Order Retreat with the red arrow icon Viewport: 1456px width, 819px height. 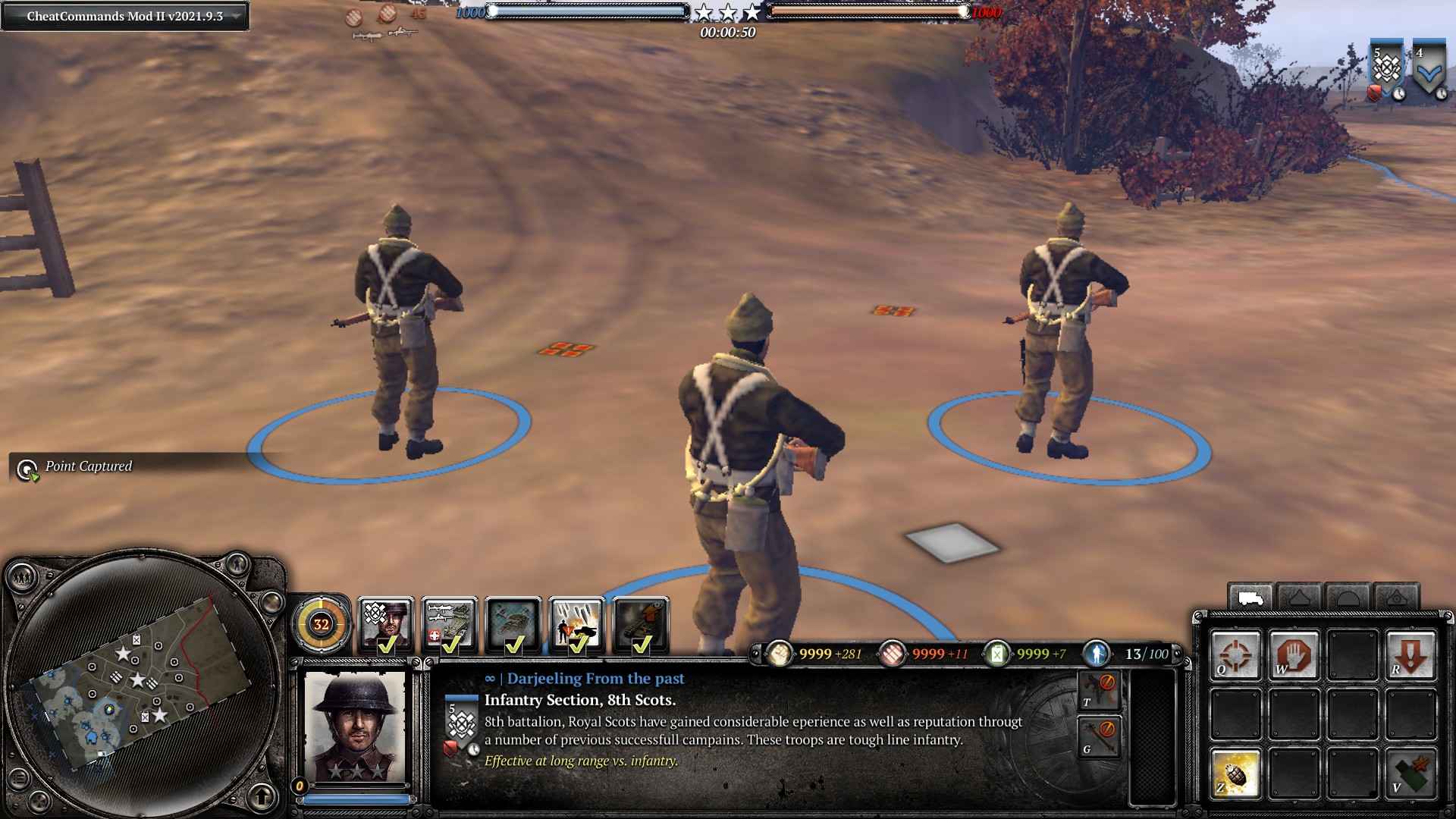pyautogui.click(x=1410, y=654)
